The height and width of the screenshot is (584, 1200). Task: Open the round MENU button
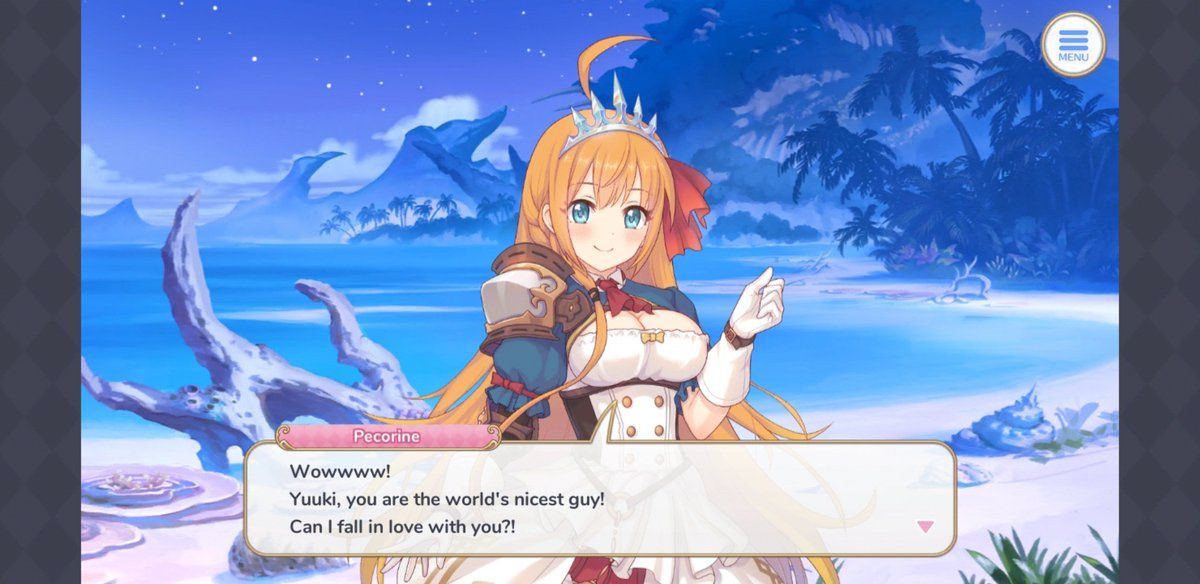pyautogui.click(x=1072, y=44)
